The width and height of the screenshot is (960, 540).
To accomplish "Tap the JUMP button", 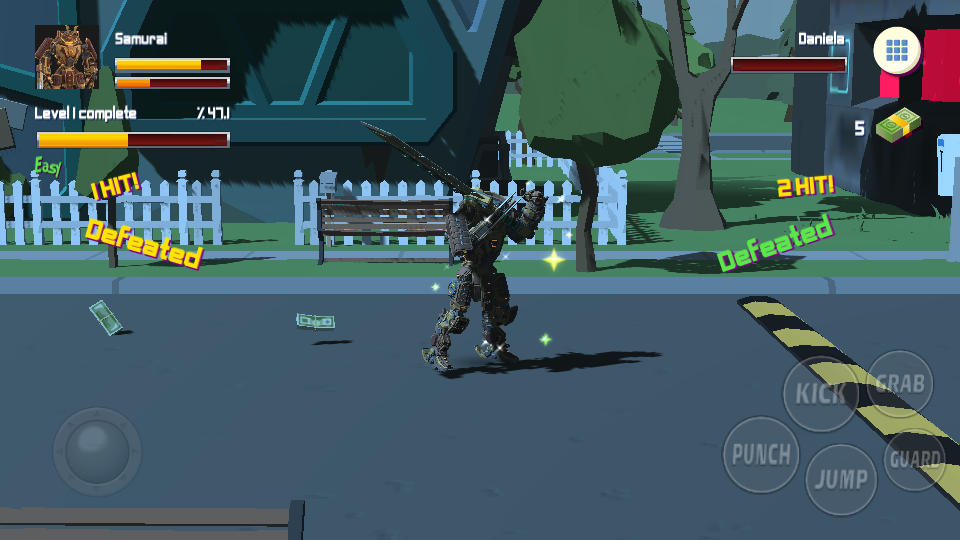I will pyautogui.click(x=841, y=479).
